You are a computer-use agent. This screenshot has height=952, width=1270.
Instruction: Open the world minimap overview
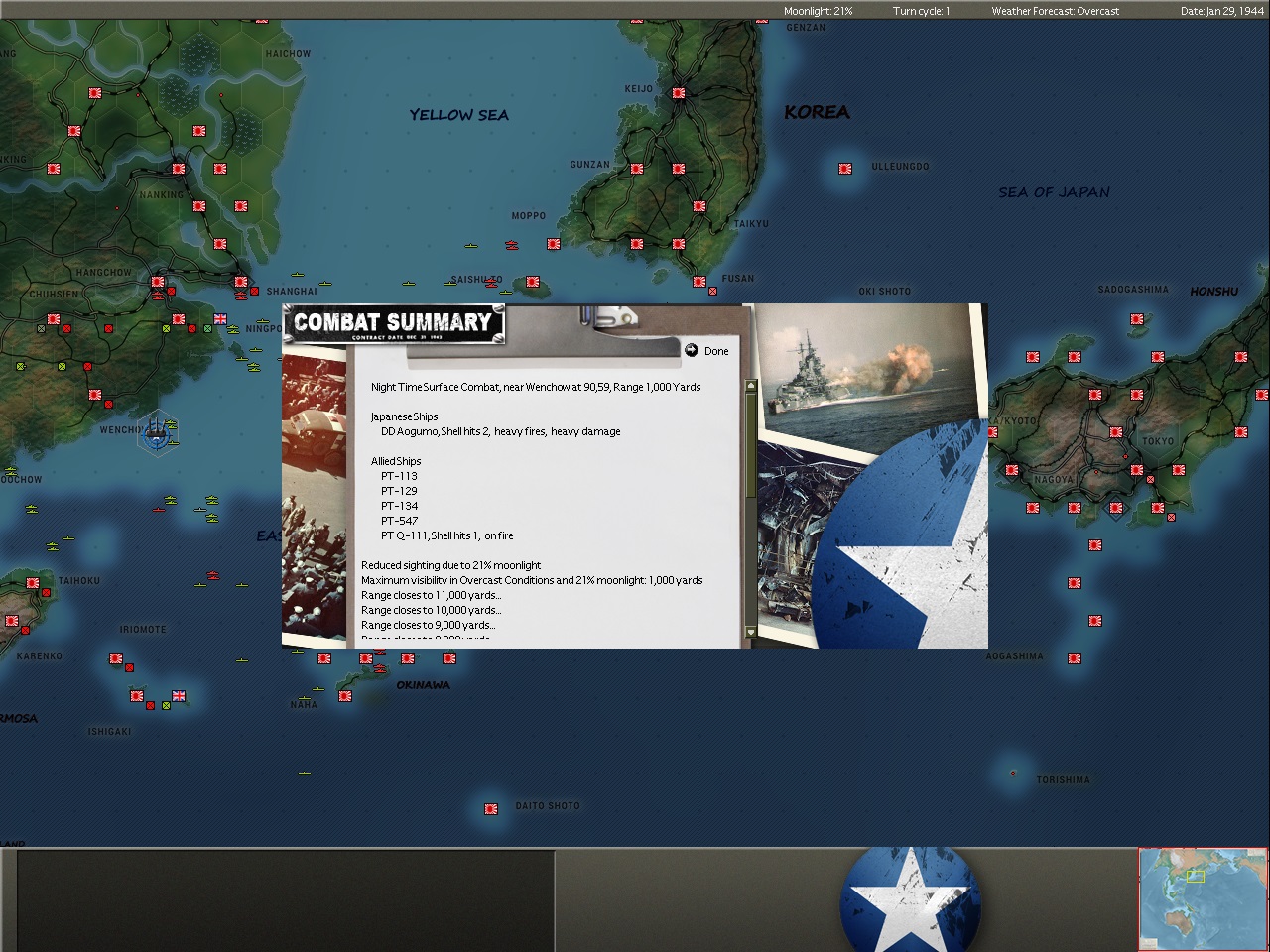point(1203,898)
